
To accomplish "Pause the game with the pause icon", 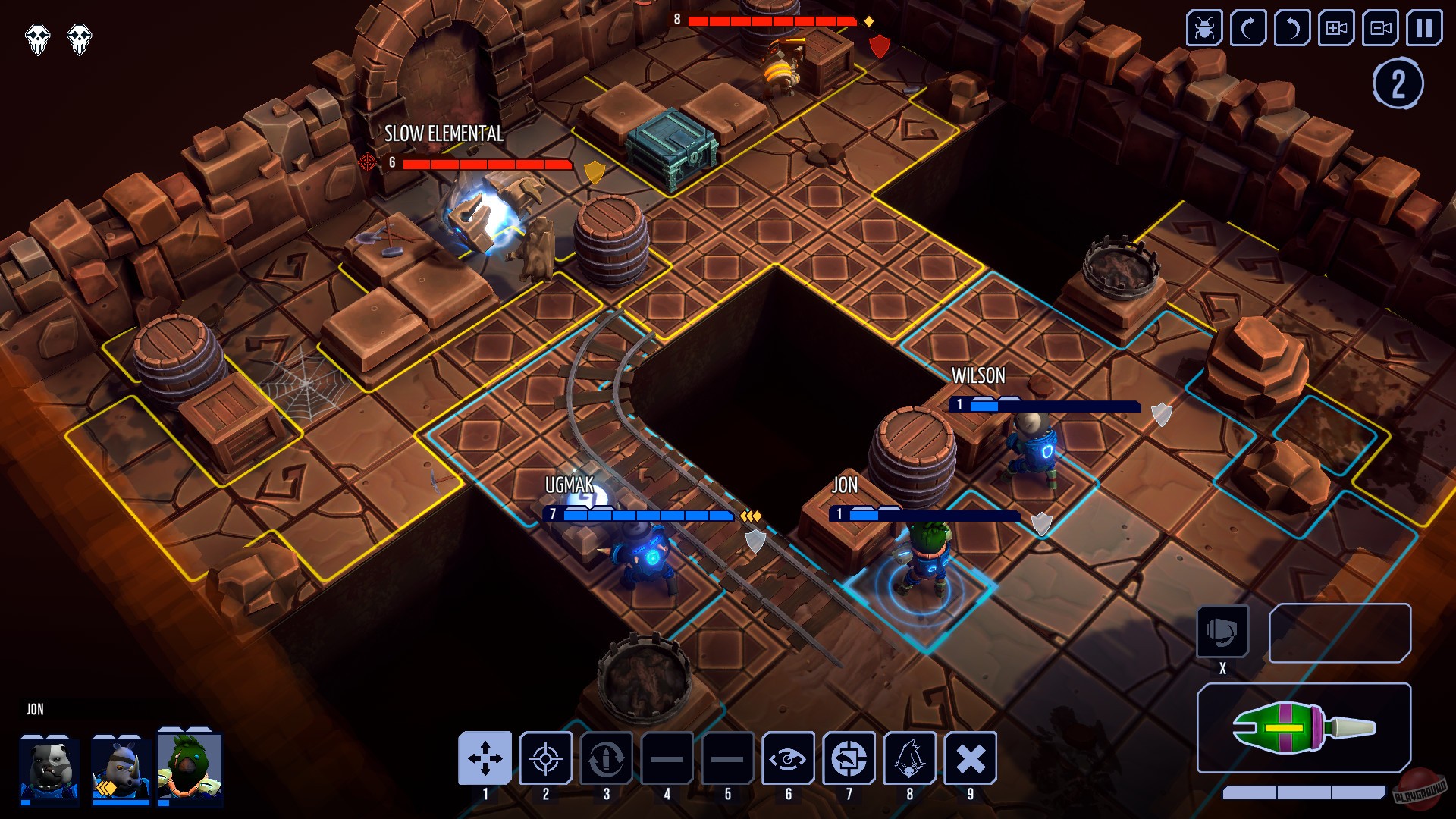I will pos(1424,30).
